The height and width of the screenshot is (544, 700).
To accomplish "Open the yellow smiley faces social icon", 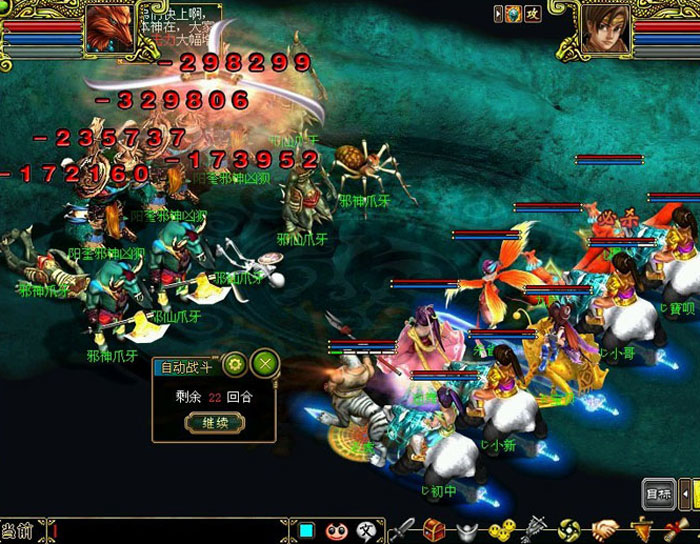I will tap(502, 530).
